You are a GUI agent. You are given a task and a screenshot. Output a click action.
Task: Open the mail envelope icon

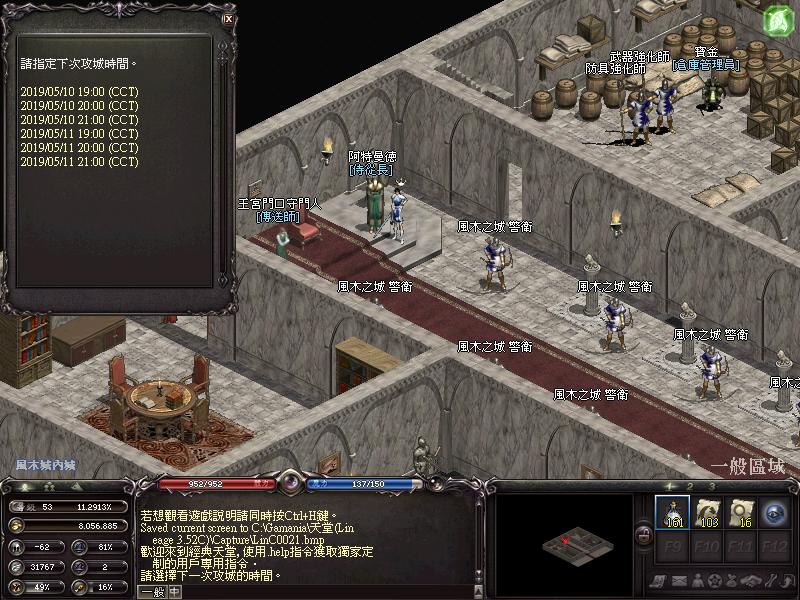coord(677,581)
